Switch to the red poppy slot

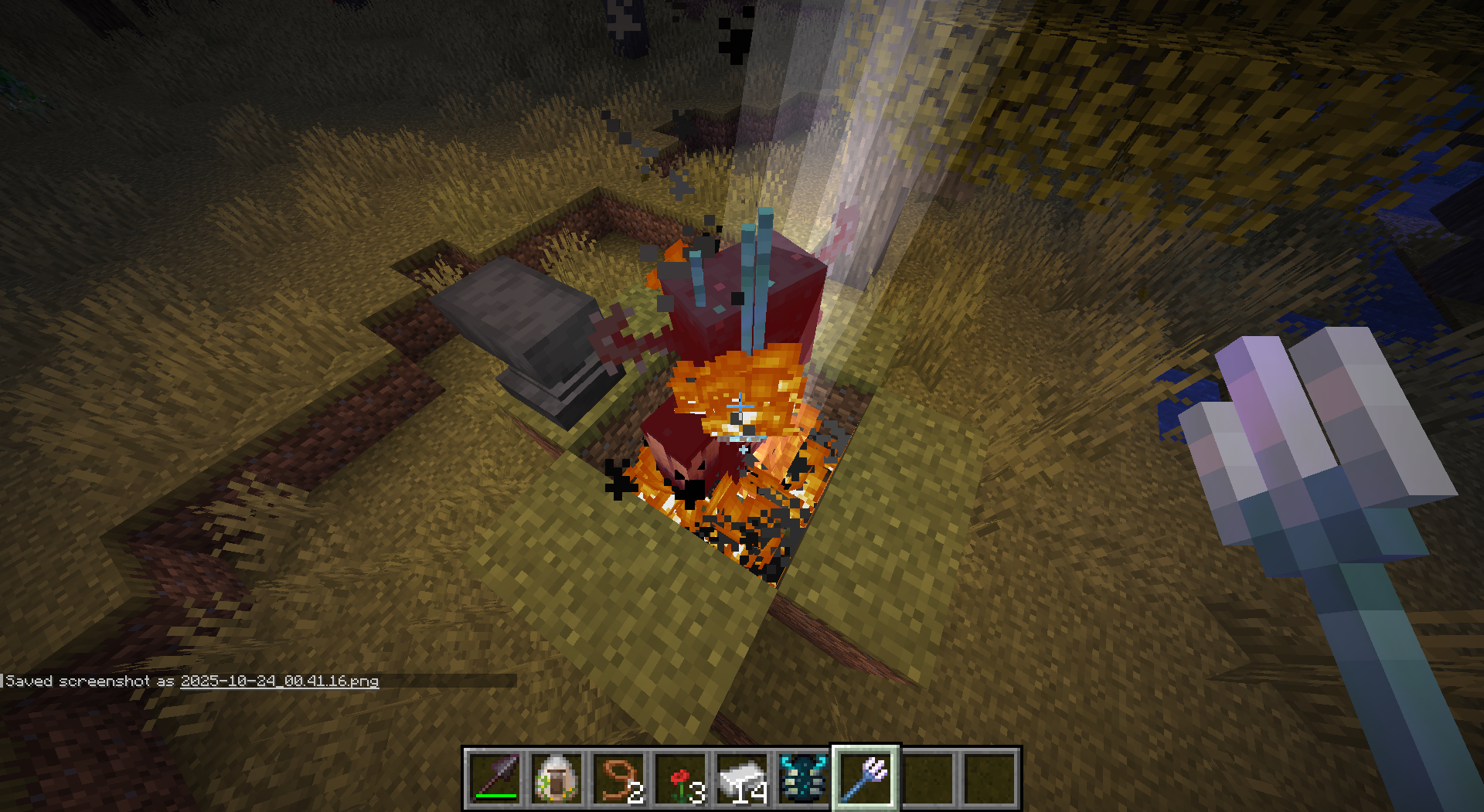pyautogui.click(x=681, y=778)
